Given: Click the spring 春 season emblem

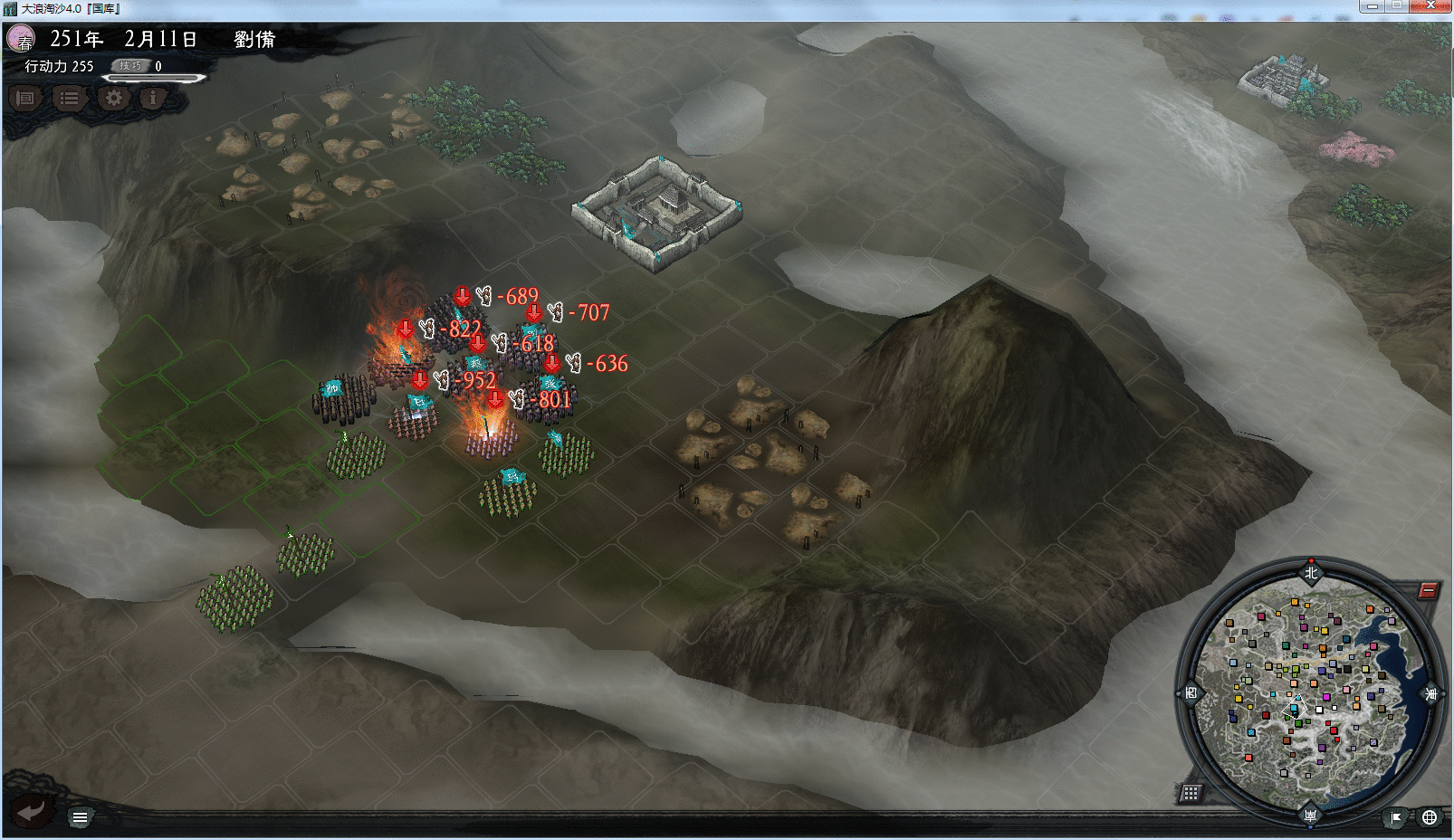Looking at the screenshot, I should [21, 39].
